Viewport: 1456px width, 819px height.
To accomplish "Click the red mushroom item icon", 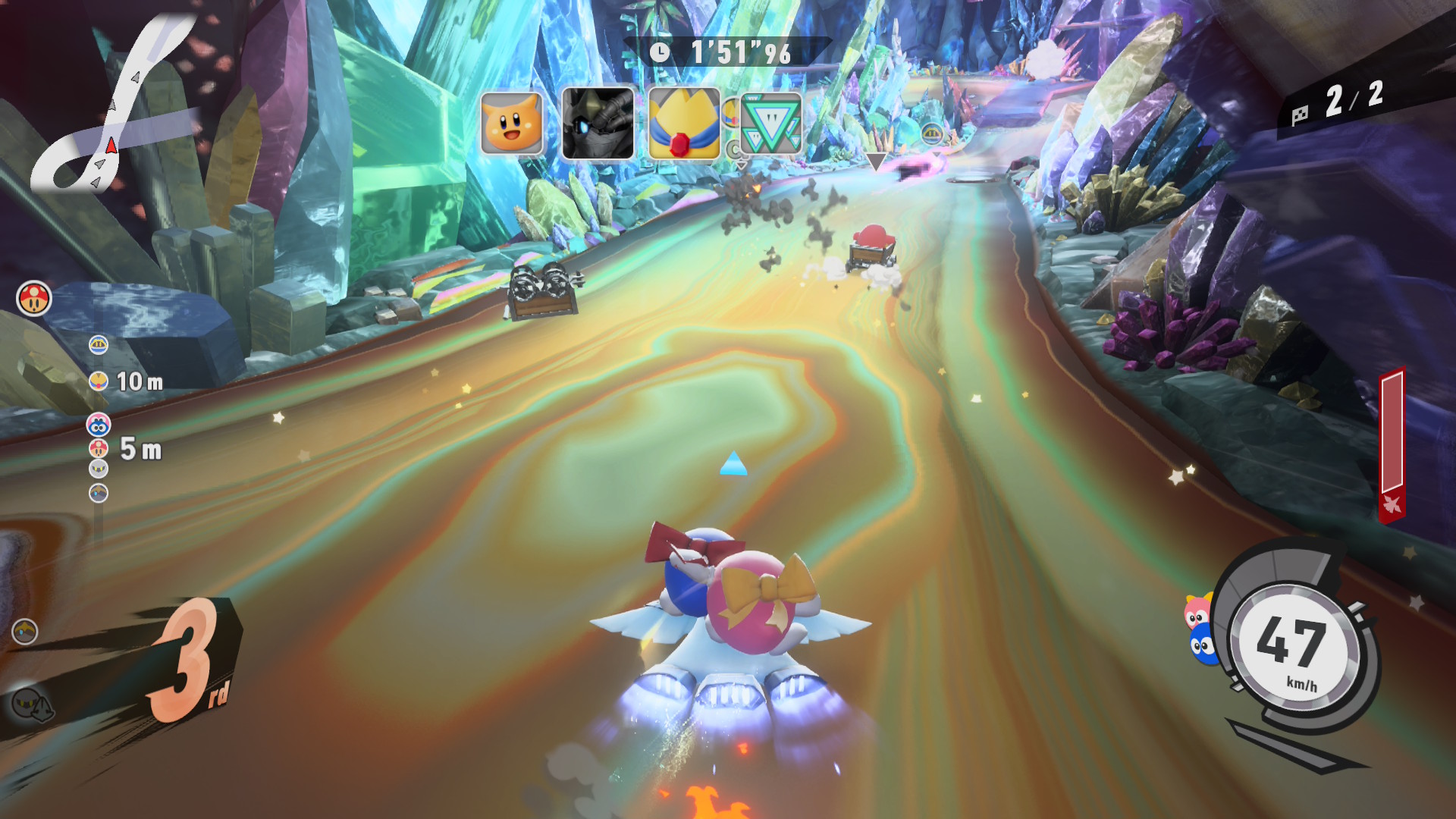I will coord(34,298).
